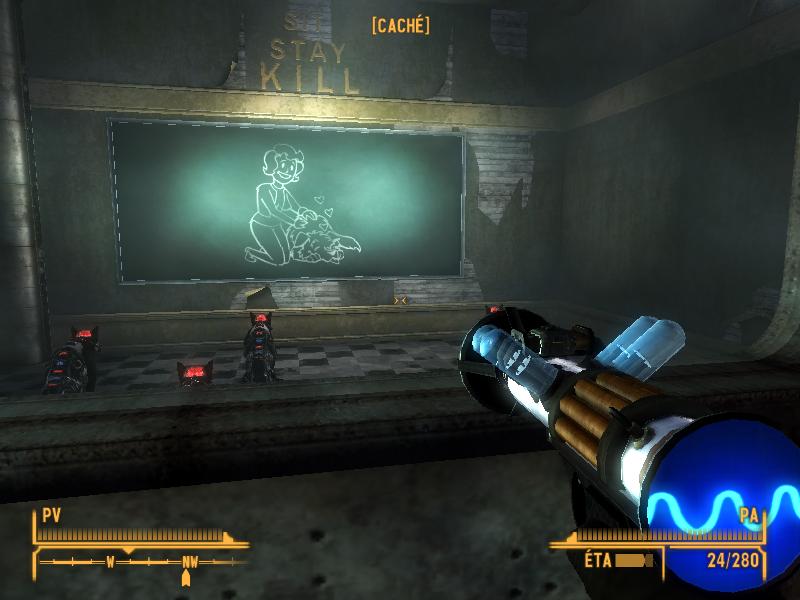Click the compass strip showing W and NW
The height and width of the screenshot is (600, 800).
tap(140, 562)
